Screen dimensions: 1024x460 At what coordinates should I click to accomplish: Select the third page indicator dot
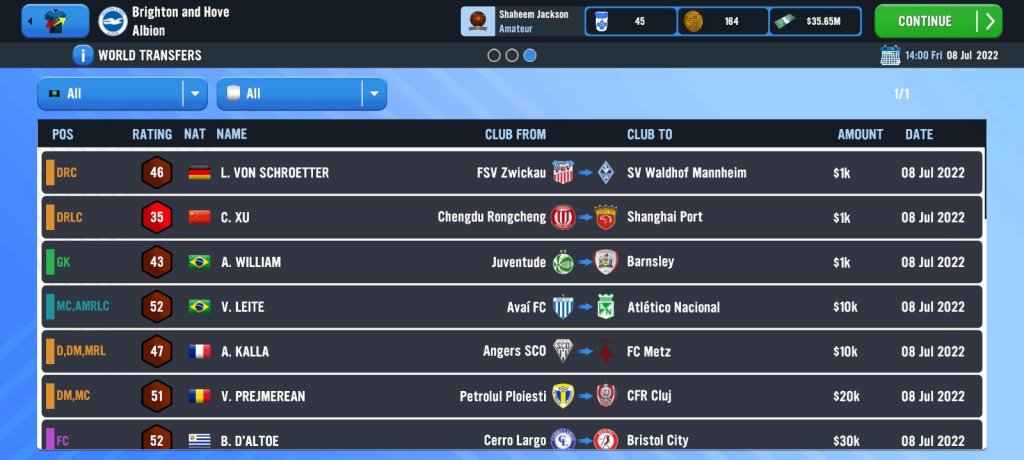530,56
